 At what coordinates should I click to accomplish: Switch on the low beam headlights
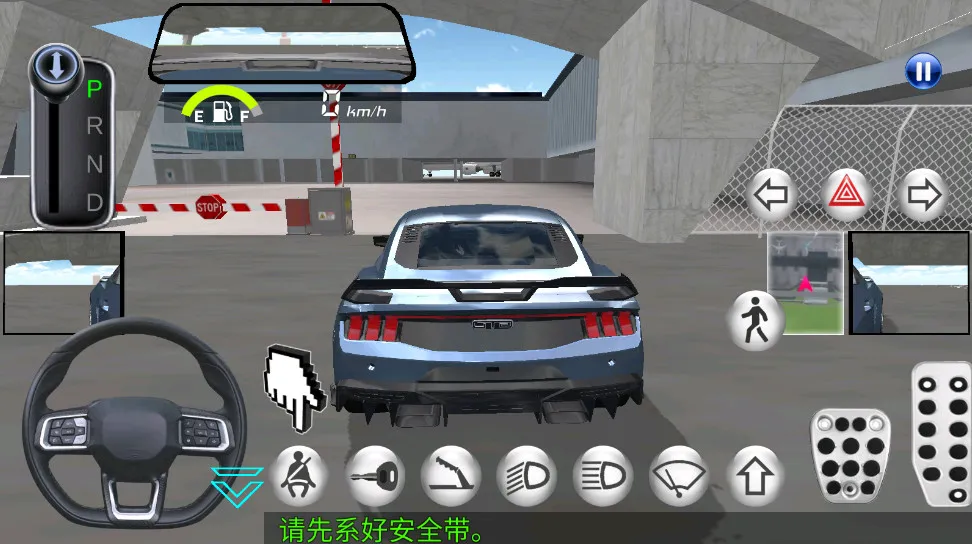(x=527, y=473)
